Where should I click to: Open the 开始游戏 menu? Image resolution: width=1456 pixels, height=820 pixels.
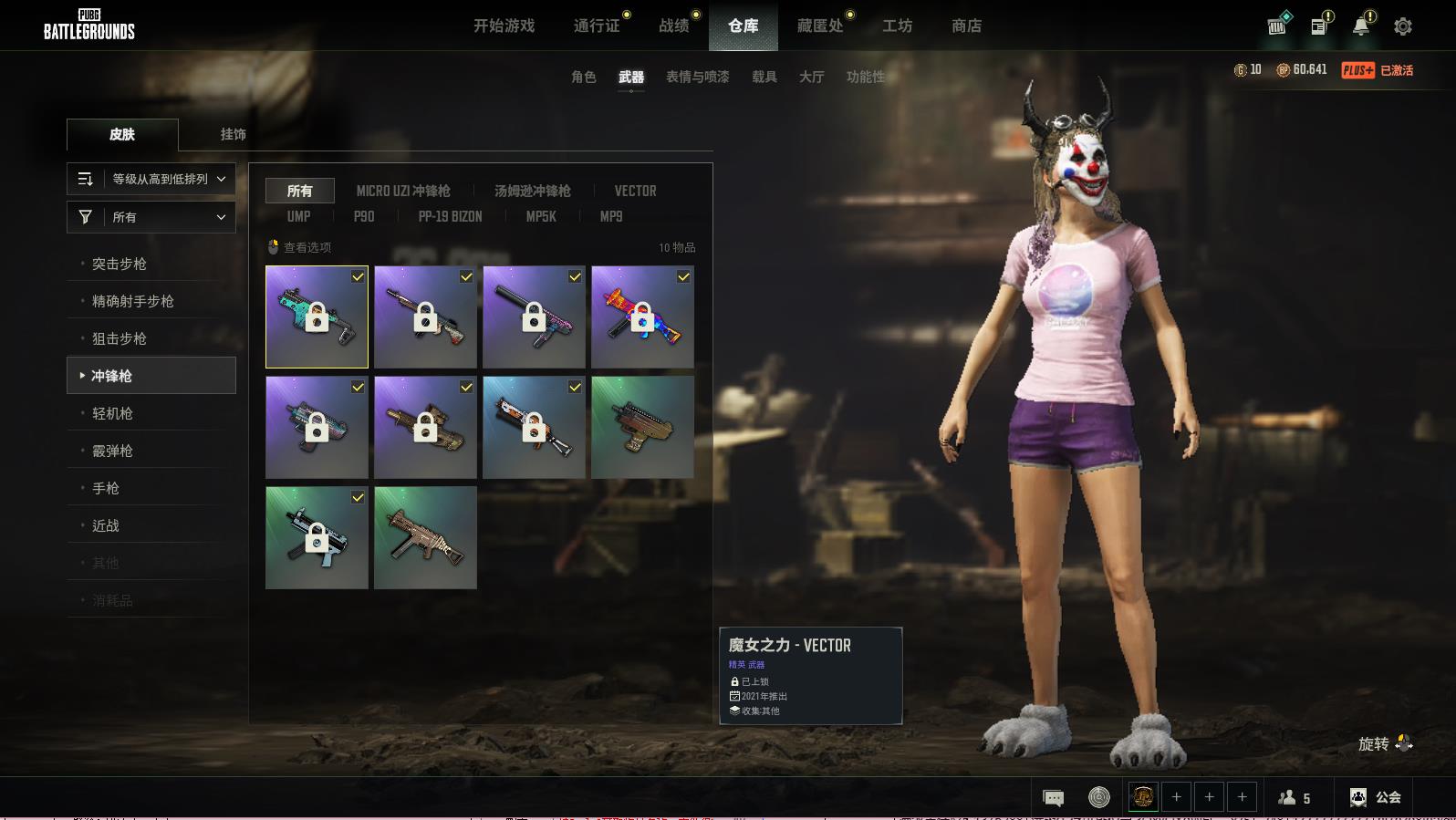click(504, 26)
